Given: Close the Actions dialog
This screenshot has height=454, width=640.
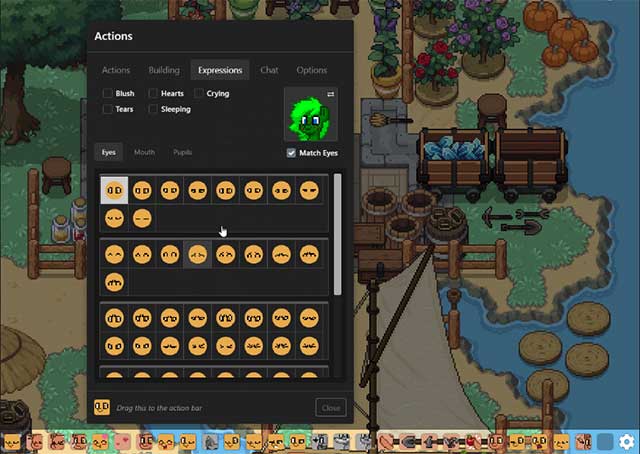Looking at the screenshot, I should (x=331, y=408).
